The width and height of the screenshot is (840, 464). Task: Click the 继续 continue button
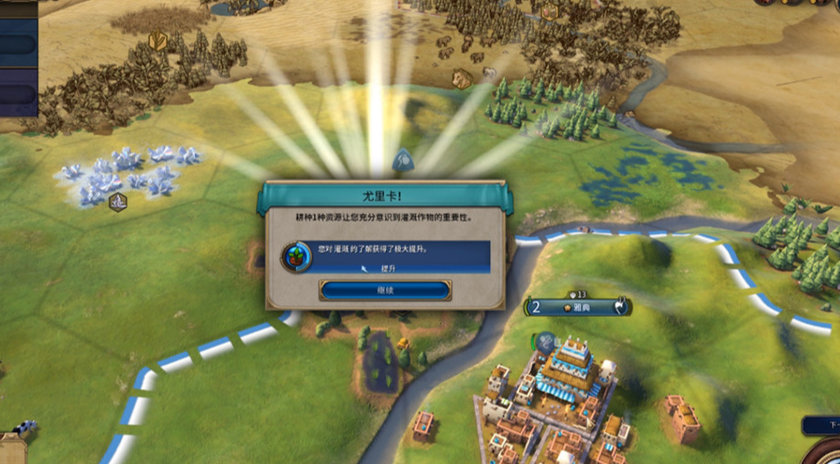(x=385, y=290)
